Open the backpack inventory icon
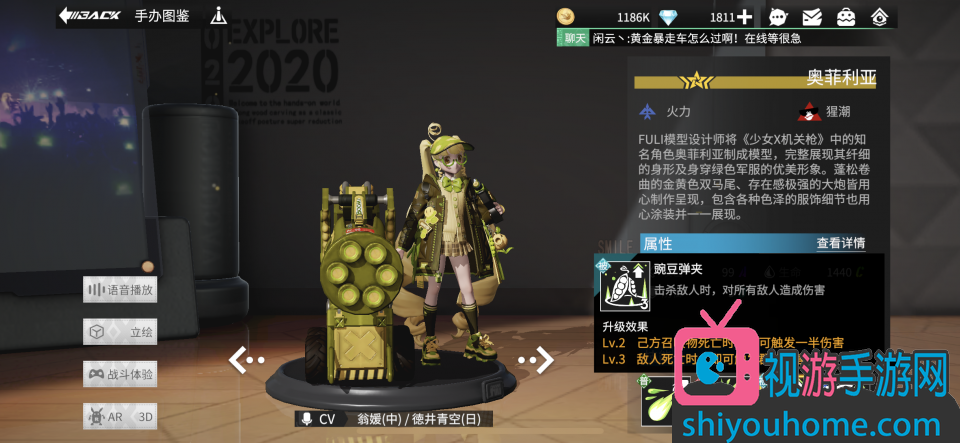Viewport: 960px width, 443px height. pos(846,17)
